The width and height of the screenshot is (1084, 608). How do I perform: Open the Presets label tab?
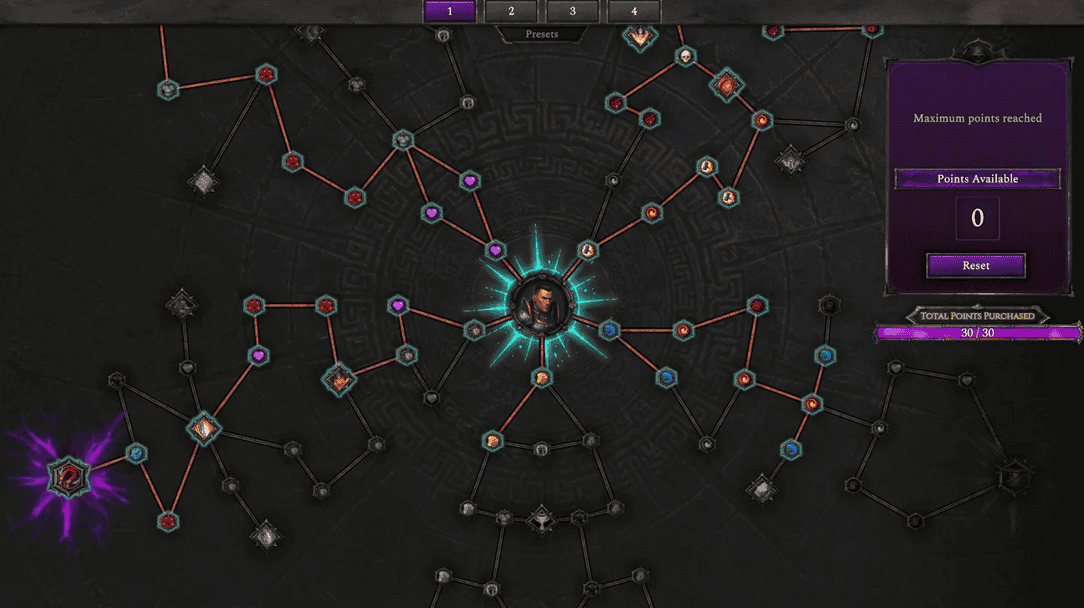point(542,34)
